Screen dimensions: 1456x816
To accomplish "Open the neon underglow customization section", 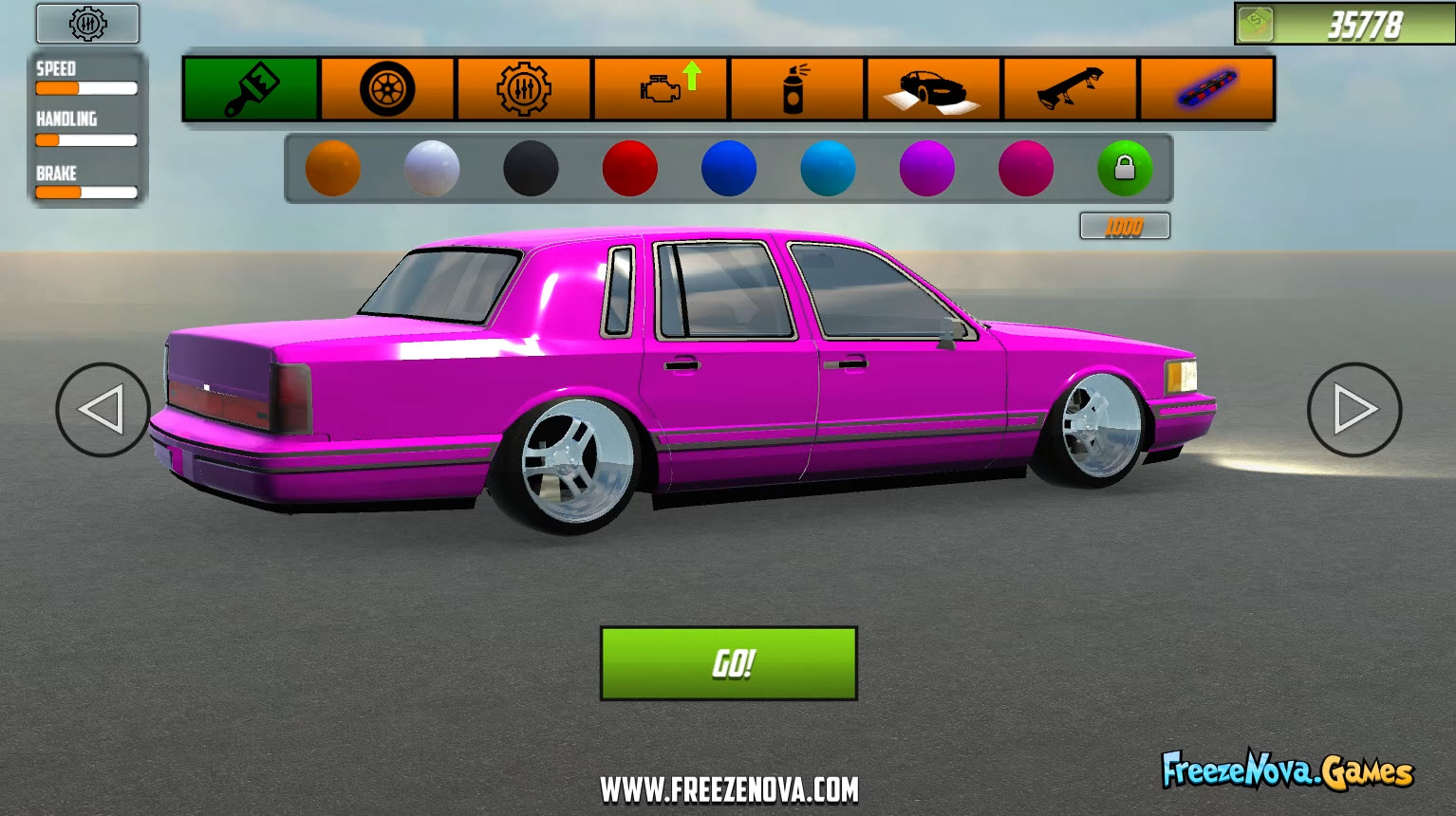I will tap(1205, 88).
